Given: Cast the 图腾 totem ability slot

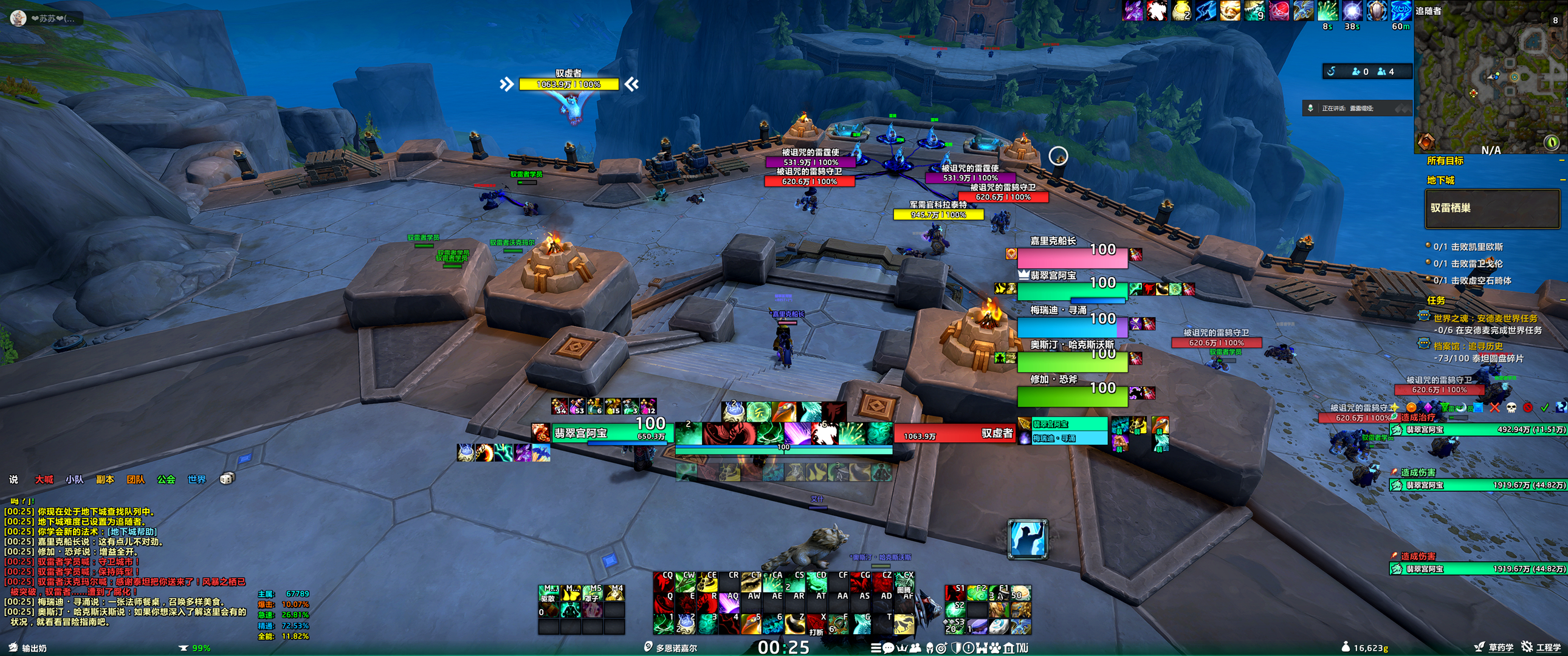Looking at the screenshot, I should [x=905, y=583].
